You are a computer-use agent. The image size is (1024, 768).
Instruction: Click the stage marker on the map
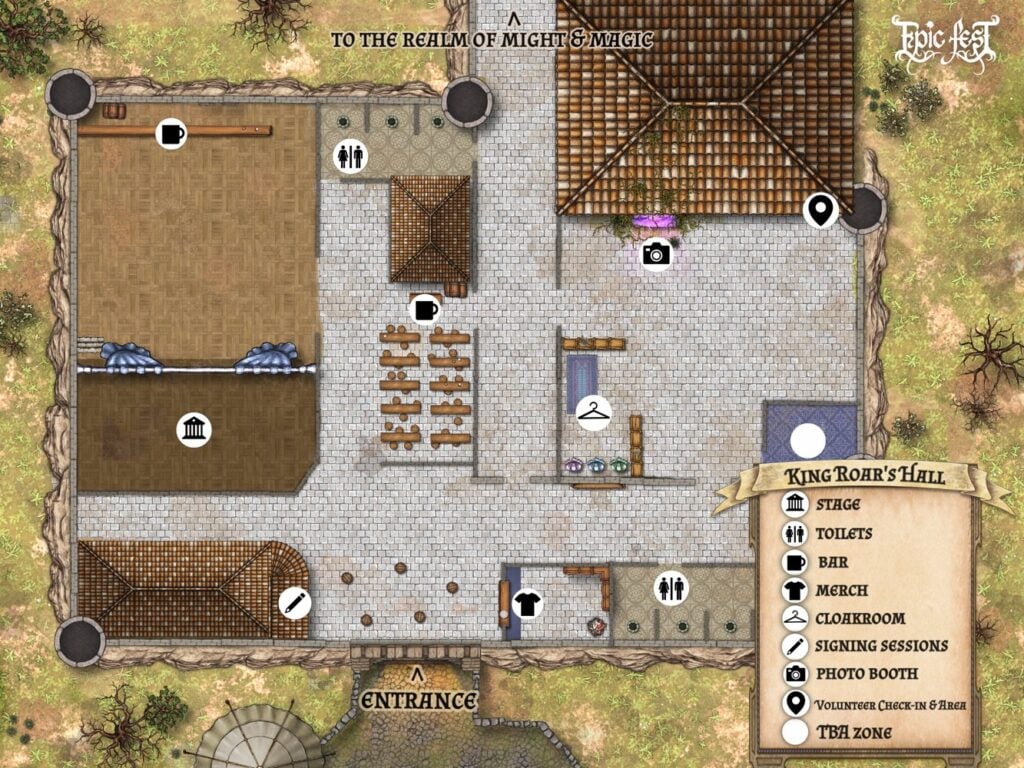tap(194, 430)
